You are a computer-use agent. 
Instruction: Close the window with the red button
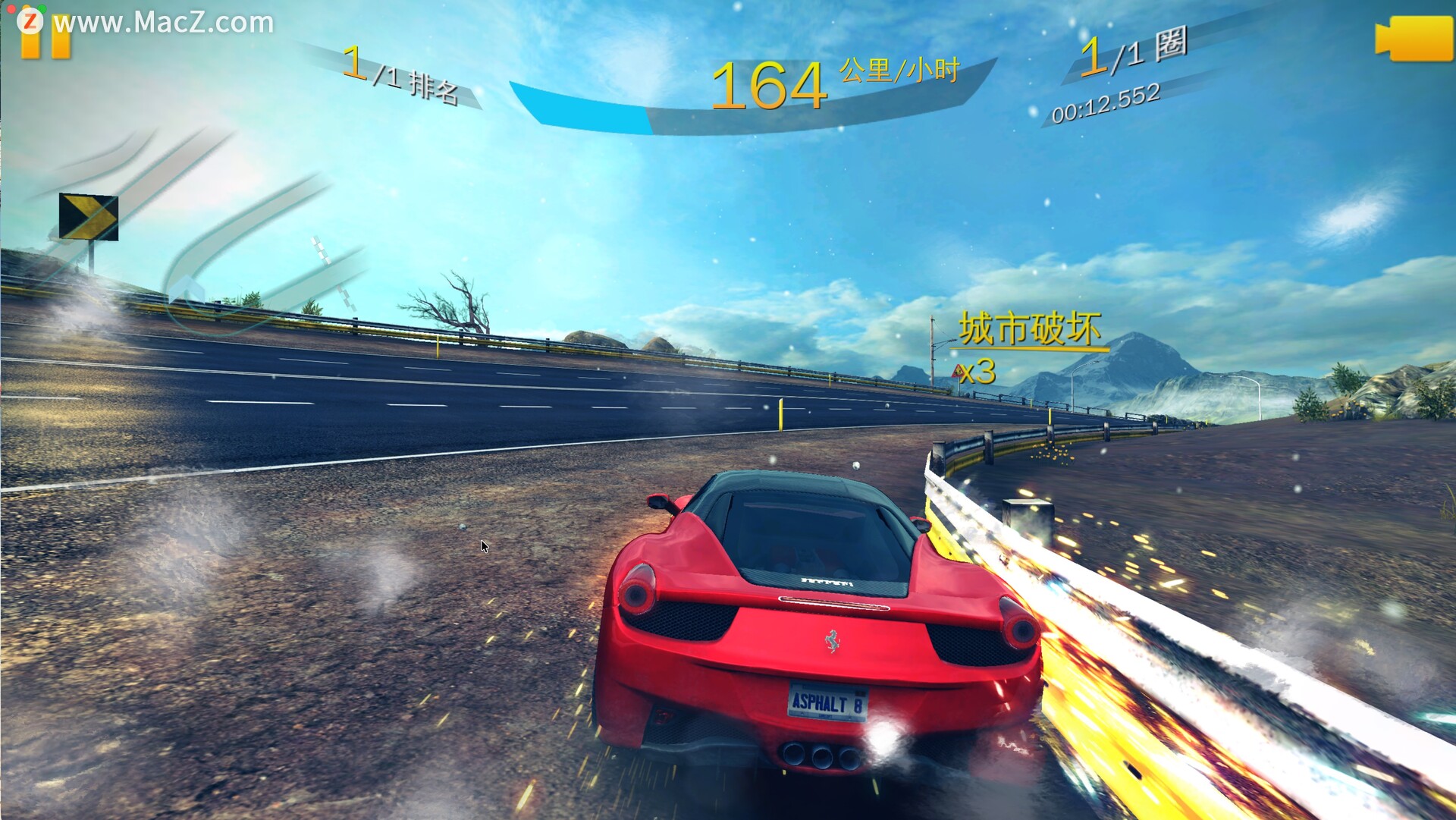11,8
